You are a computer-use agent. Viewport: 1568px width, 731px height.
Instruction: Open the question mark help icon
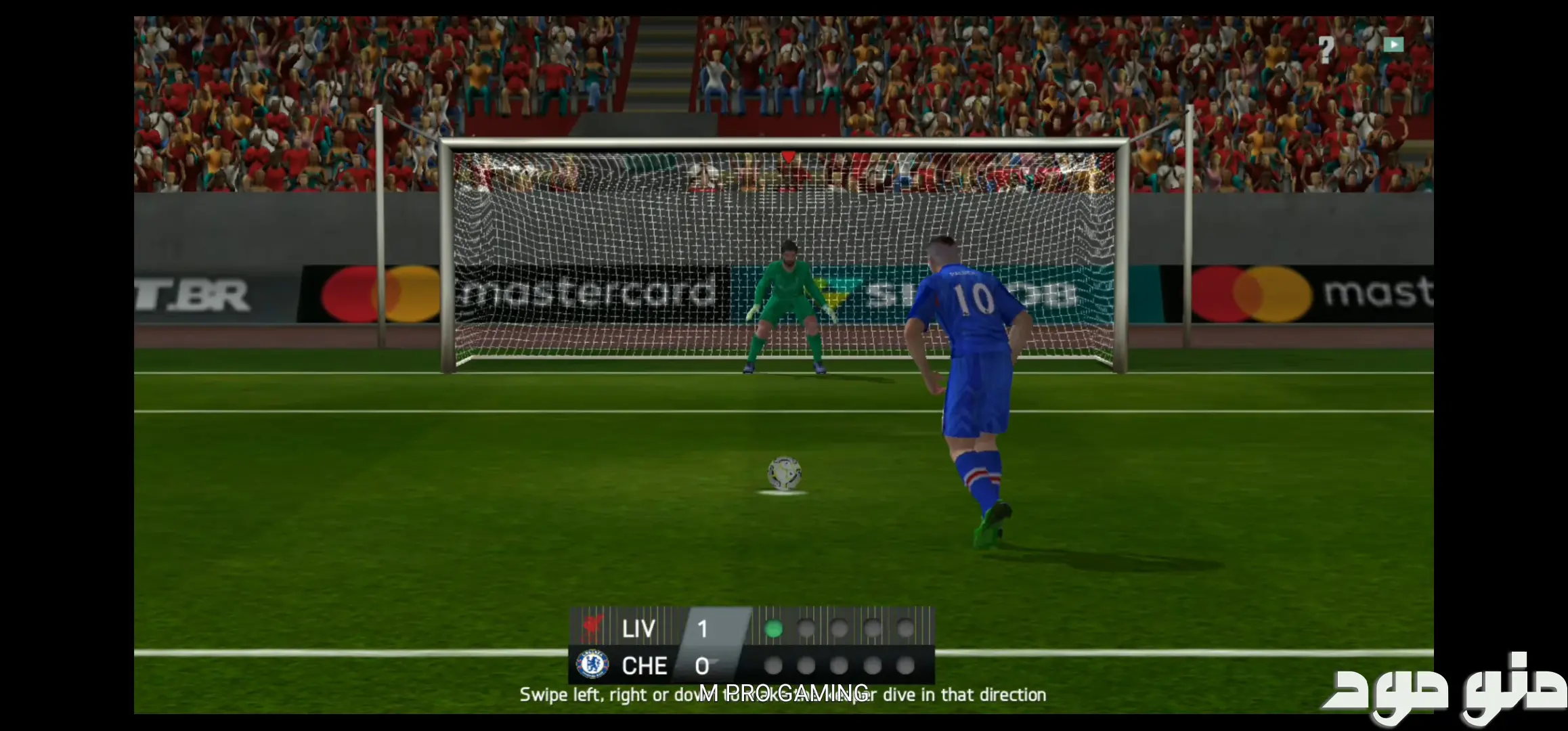click(x=1326, y=49)
